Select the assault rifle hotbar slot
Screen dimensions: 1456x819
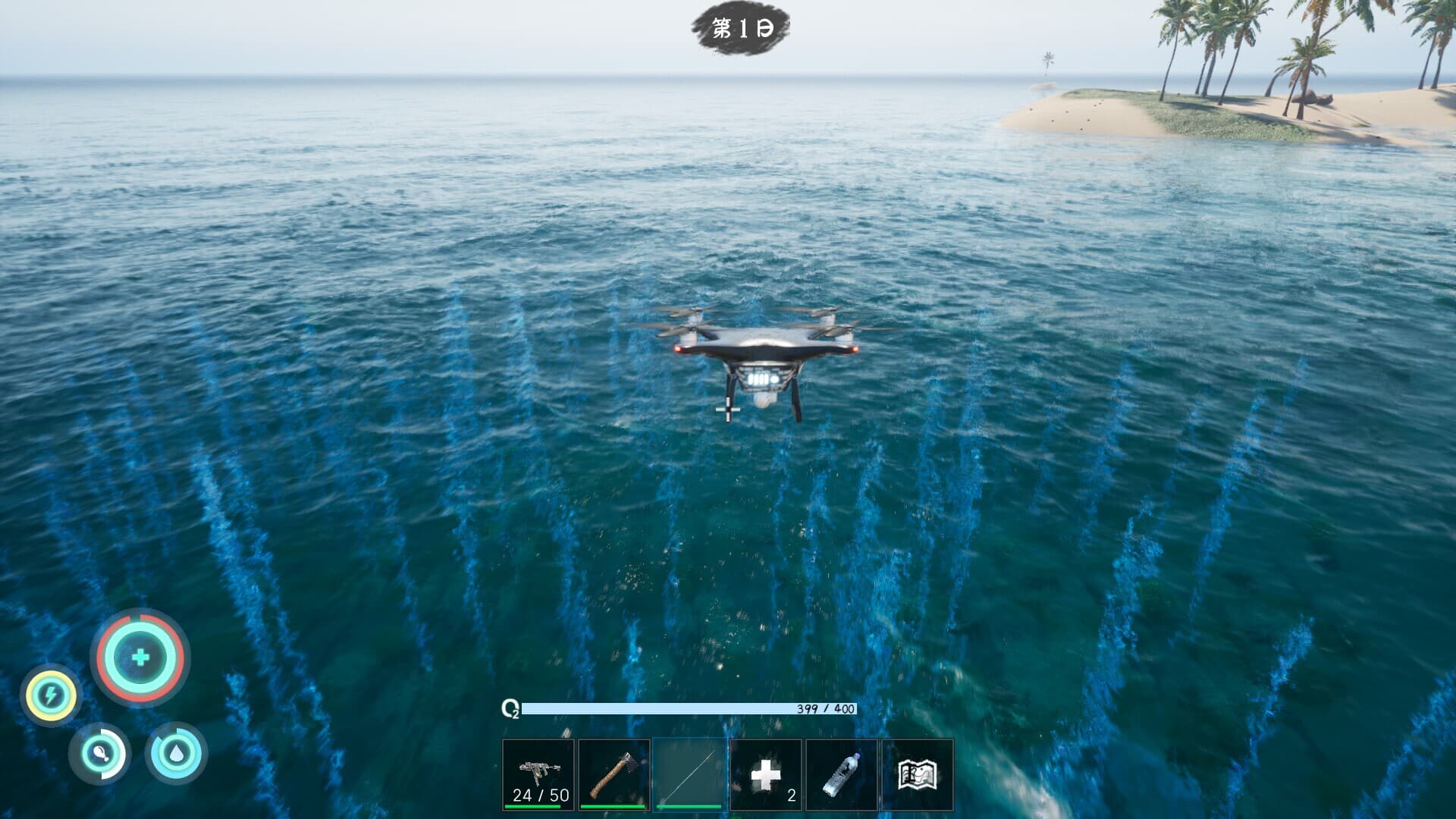pyautogui.click(x=538, y=774)
